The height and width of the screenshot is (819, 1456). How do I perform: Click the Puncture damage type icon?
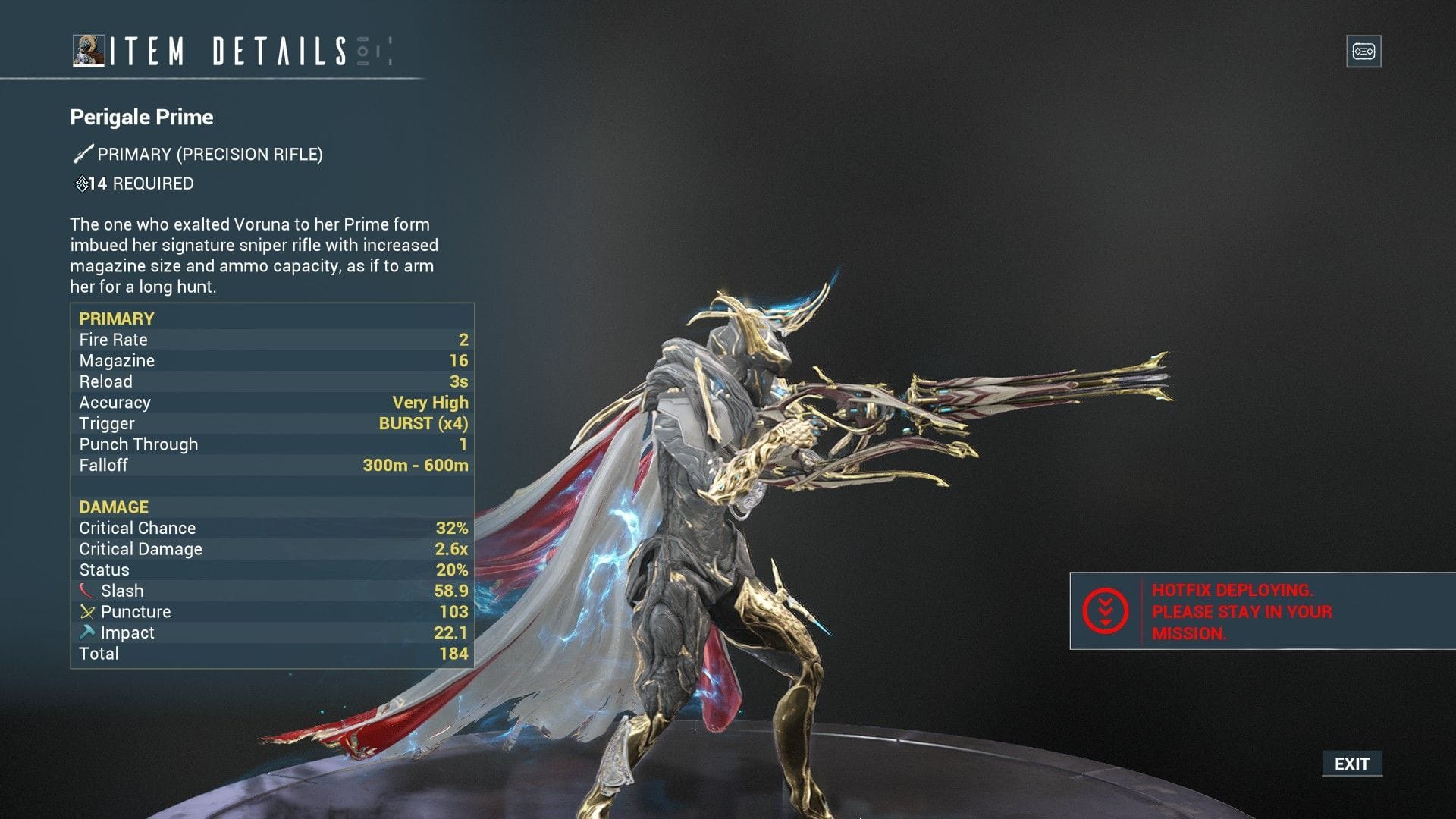point(86,610)
